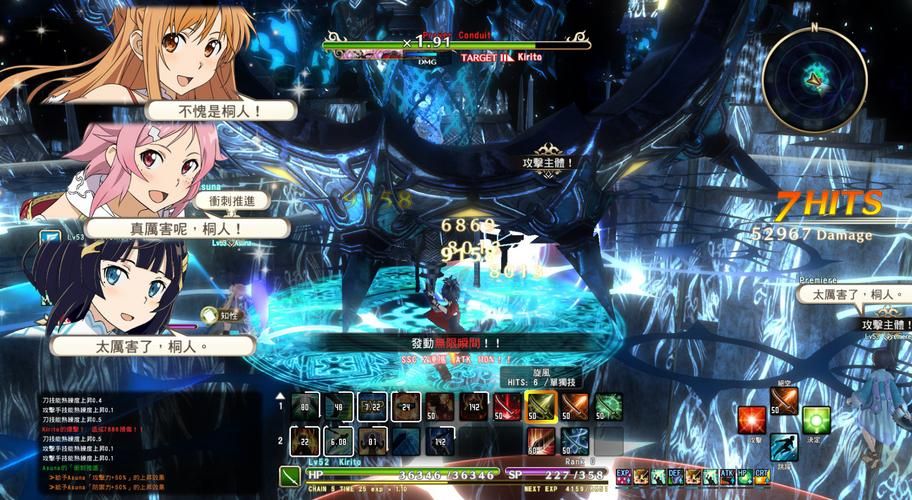The height and width of the screenshot is (500, 912).
Task: Activate the green sword skill slot
Action: click(x=608, y=406)
